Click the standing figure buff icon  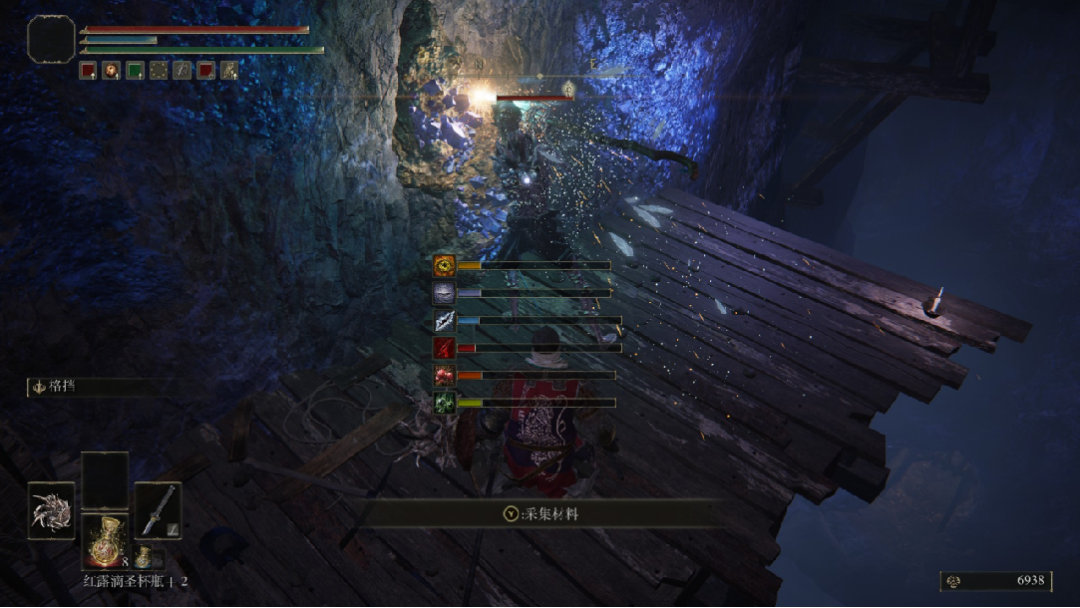pos(229,70)
